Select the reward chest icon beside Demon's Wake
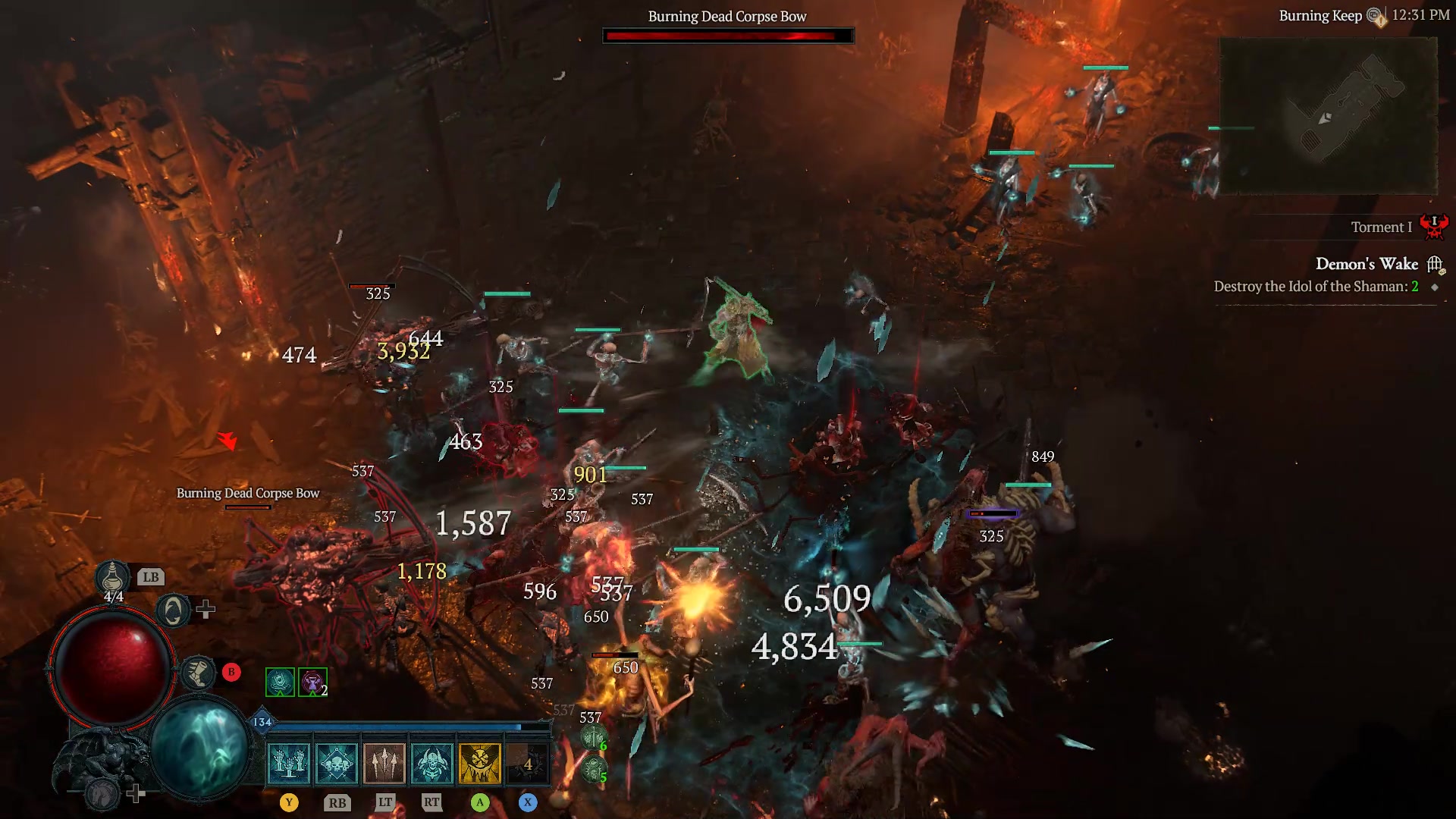Screen dimensions: 1456x819 [1434, 263]
